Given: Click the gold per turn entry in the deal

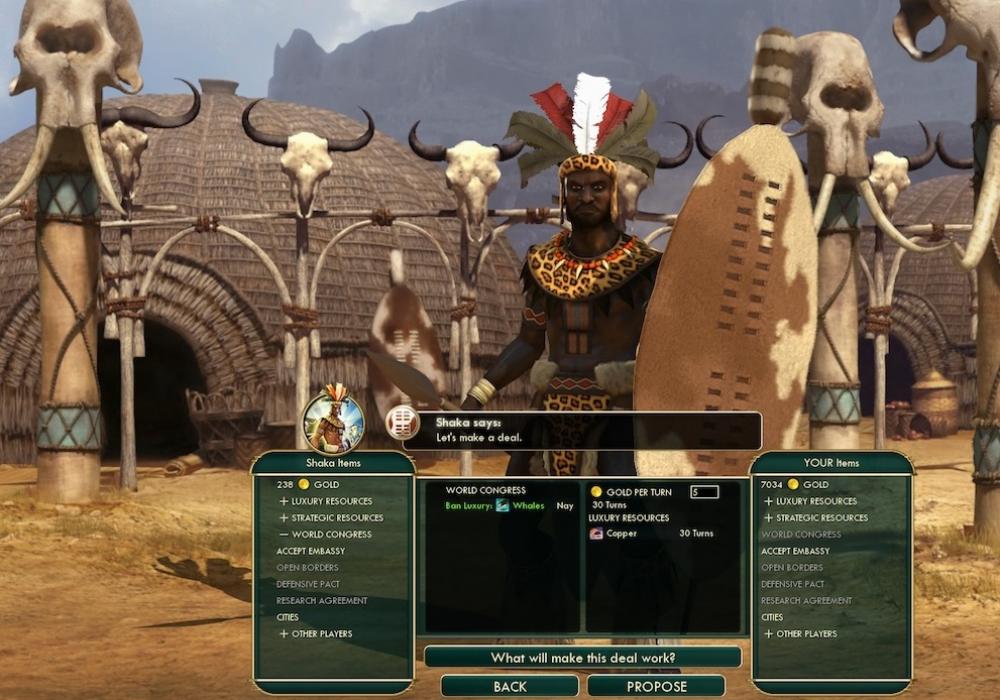Looking at the screenshot, I should pyautogui.click(x=636, y=492).
